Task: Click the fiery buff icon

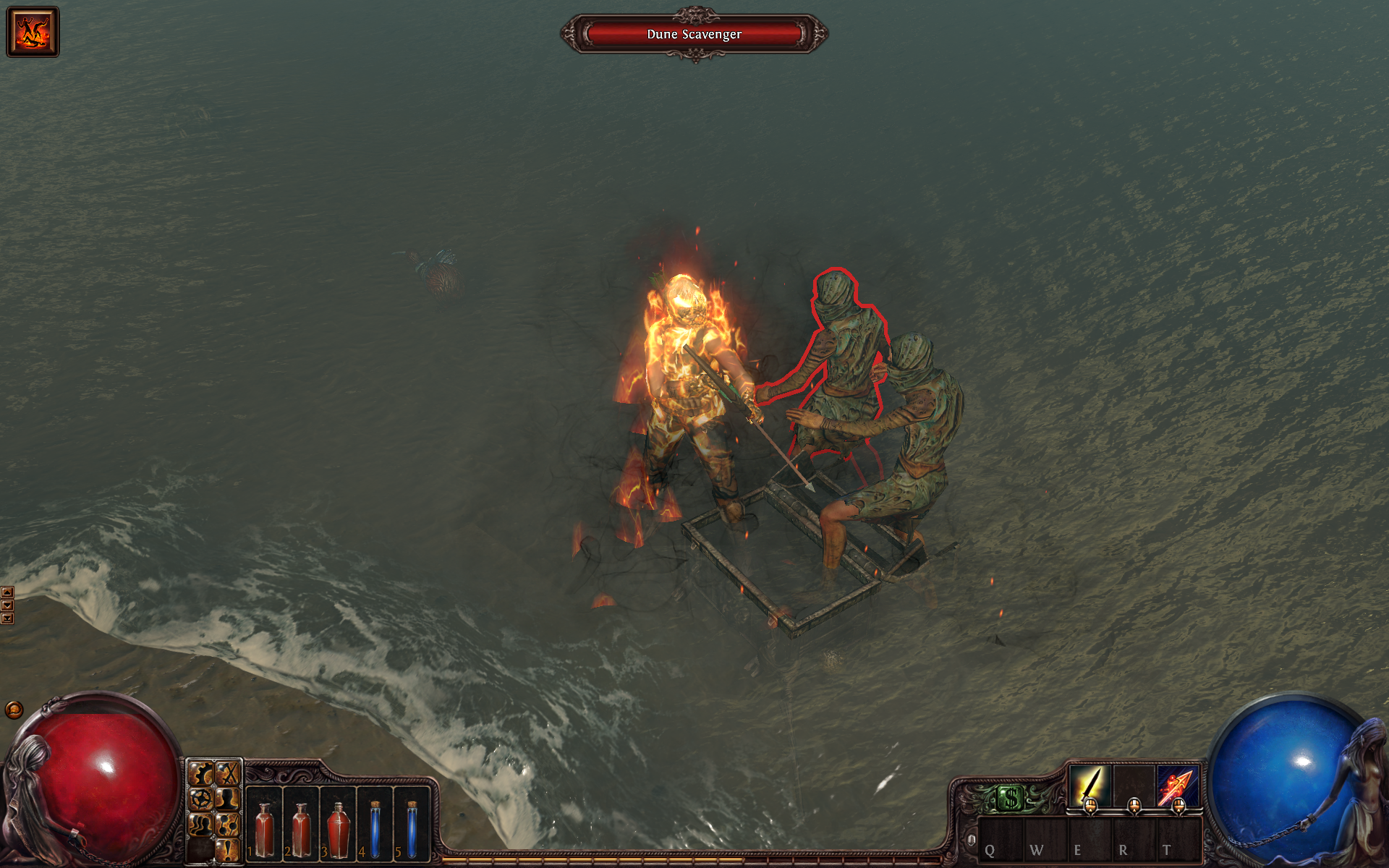Action: [x=33, y=32]
